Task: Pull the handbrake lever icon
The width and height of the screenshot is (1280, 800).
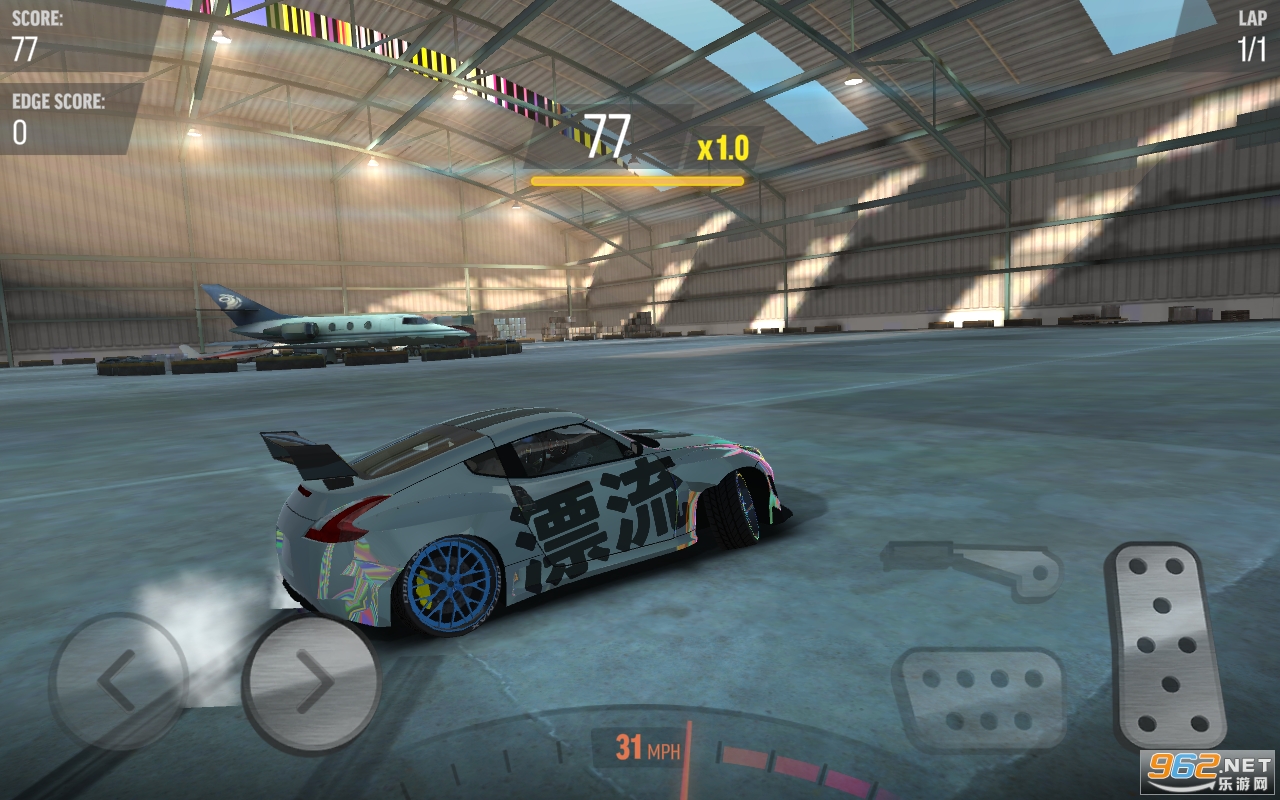Action: [975, 568]
